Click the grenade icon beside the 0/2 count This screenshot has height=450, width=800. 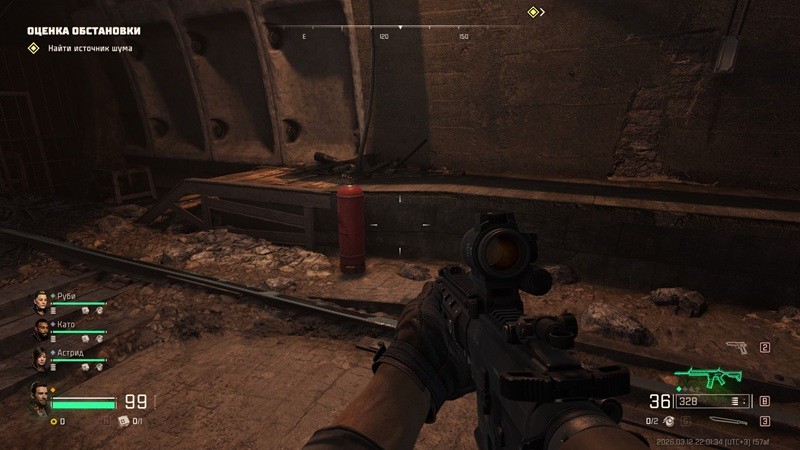coord(668,422)
